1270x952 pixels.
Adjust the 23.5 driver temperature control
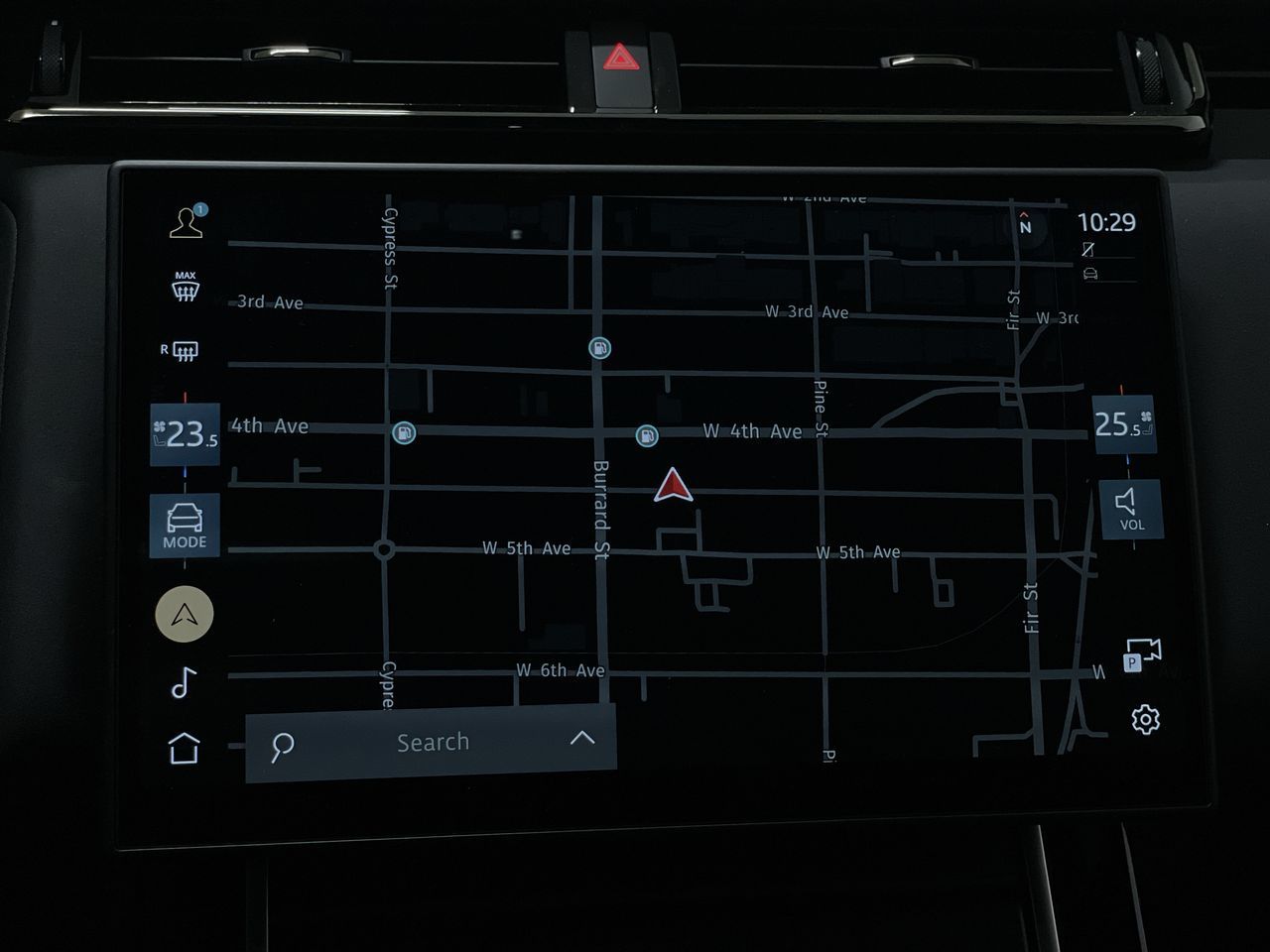pyautogui.click(x=185, y=433)
